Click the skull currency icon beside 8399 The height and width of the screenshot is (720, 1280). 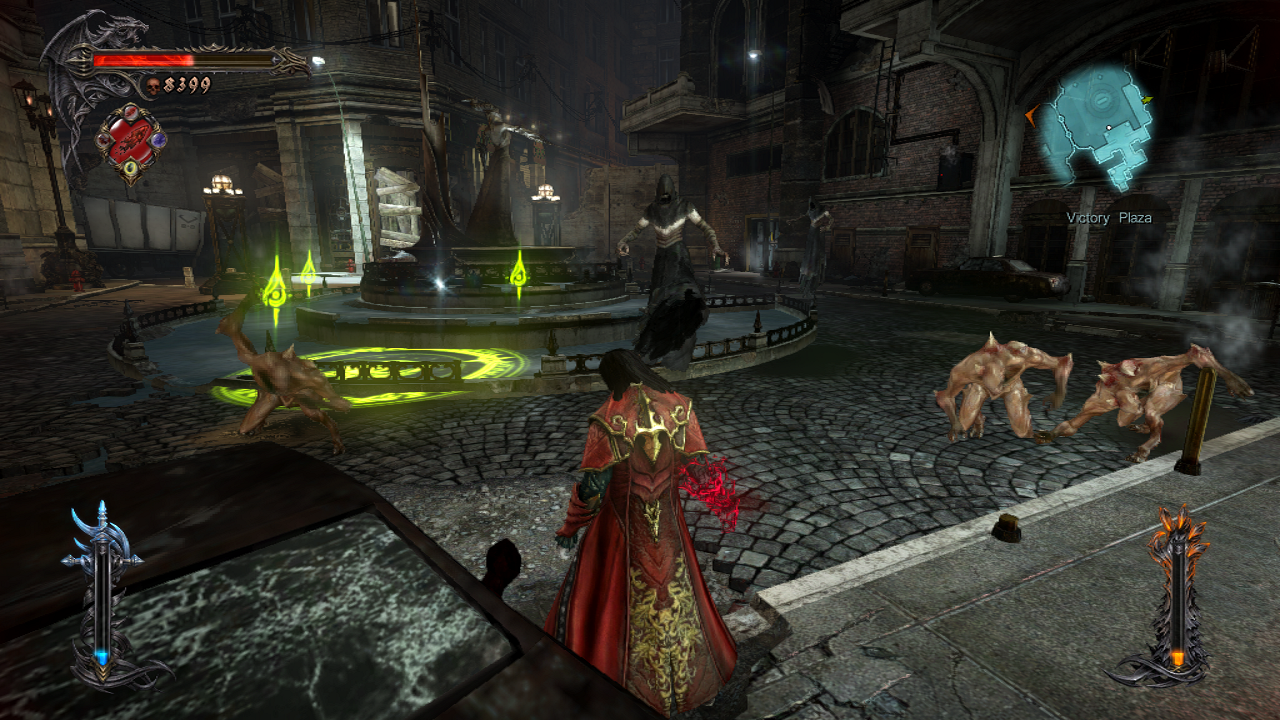pyautogui.click(x=153, y=84)
